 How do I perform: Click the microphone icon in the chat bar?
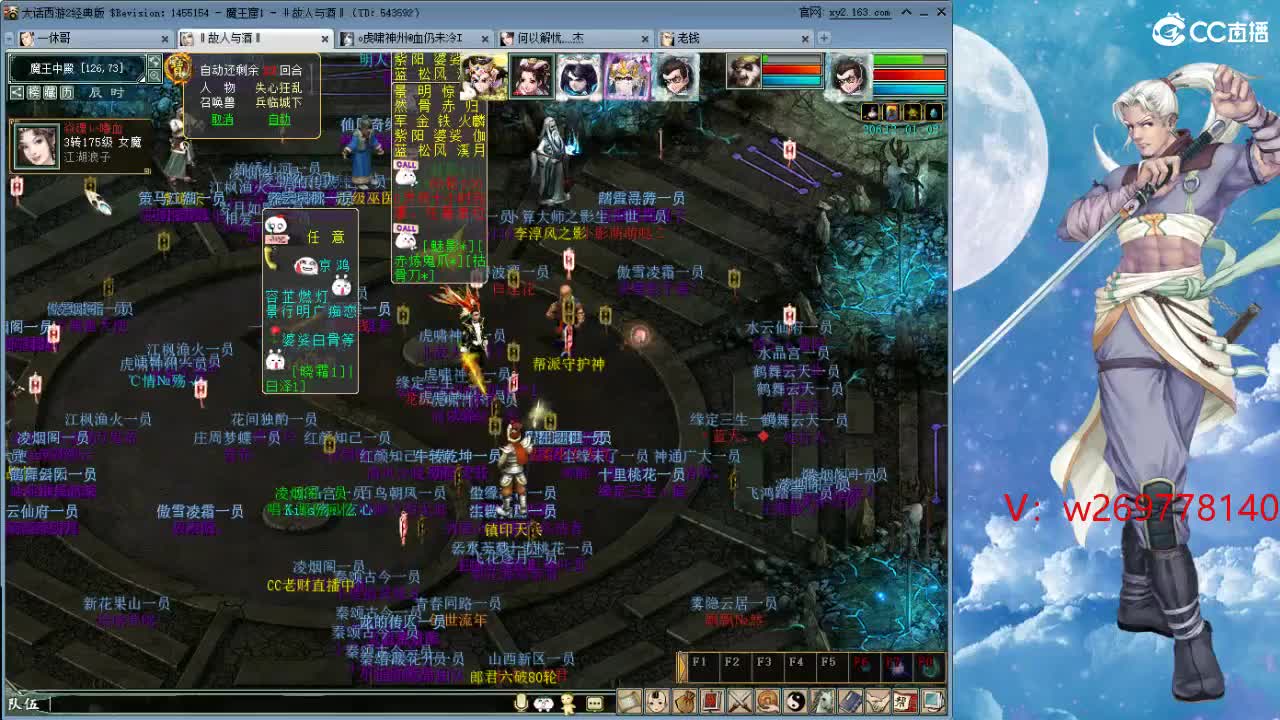tap(521, 703)
